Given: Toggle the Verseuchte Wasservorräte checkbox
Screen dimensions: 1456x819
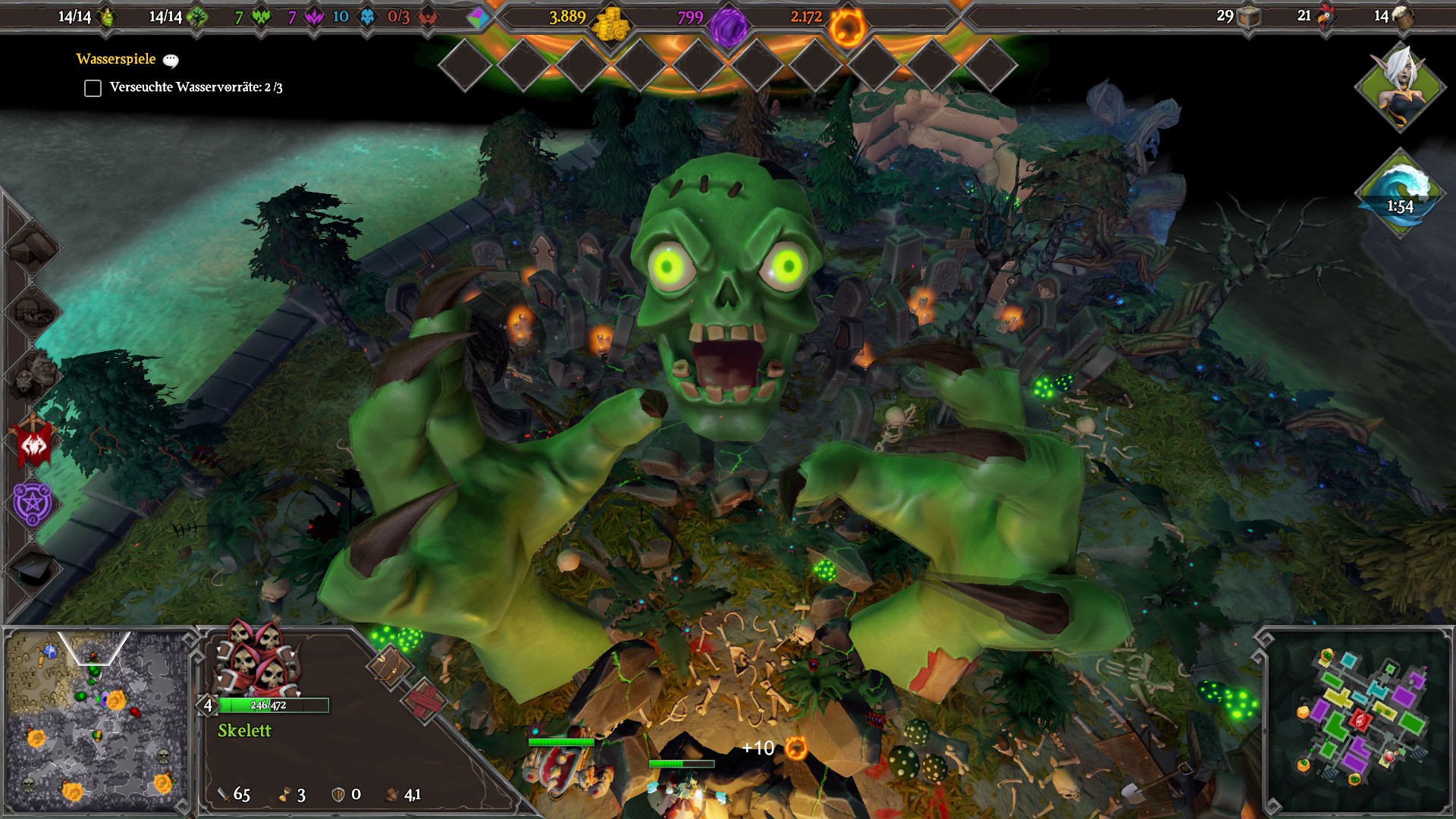Looking at the screenshot, I should (92, 89).
